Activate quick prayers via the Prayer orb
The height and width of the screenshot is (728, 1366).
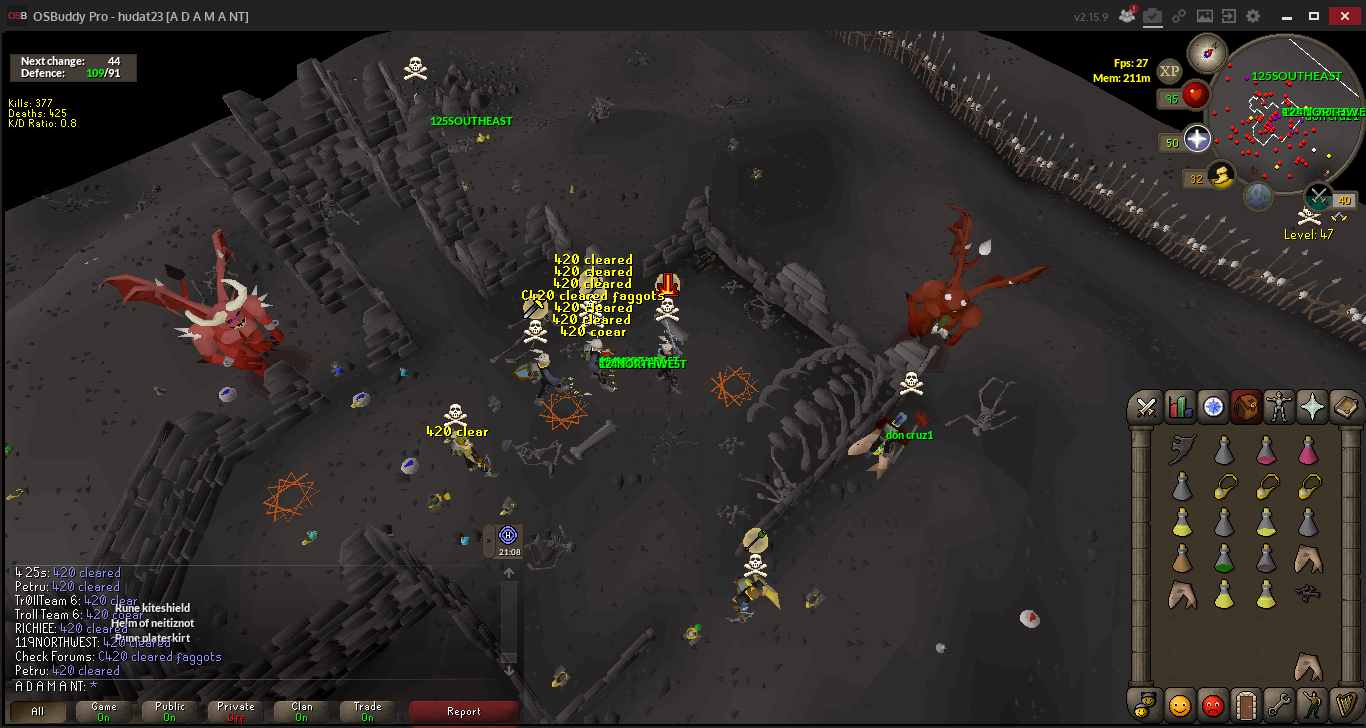tap(1197, 140)
